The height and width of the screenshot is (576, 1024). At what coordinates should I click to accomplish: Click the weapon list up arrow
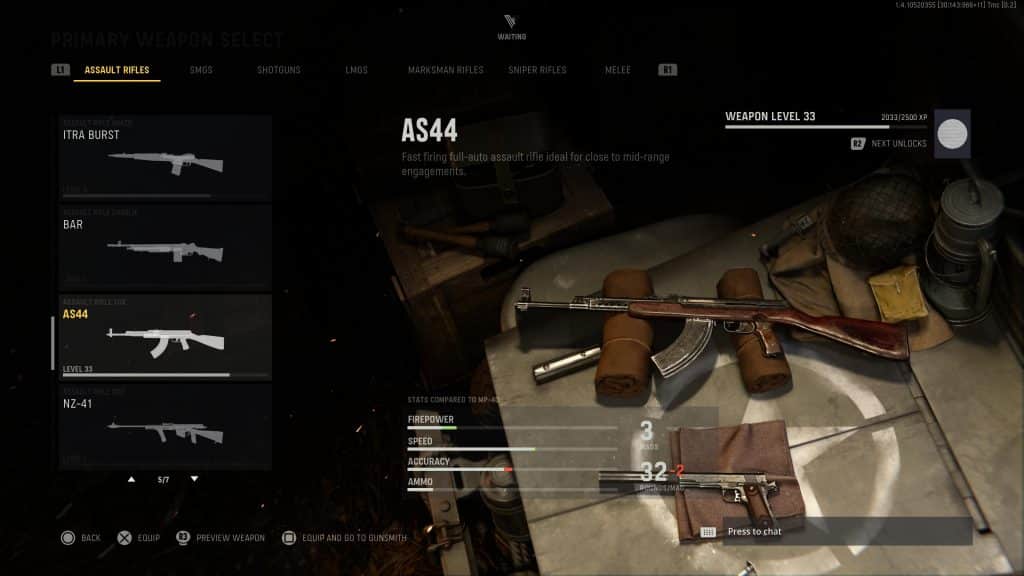tap(131, 479)
